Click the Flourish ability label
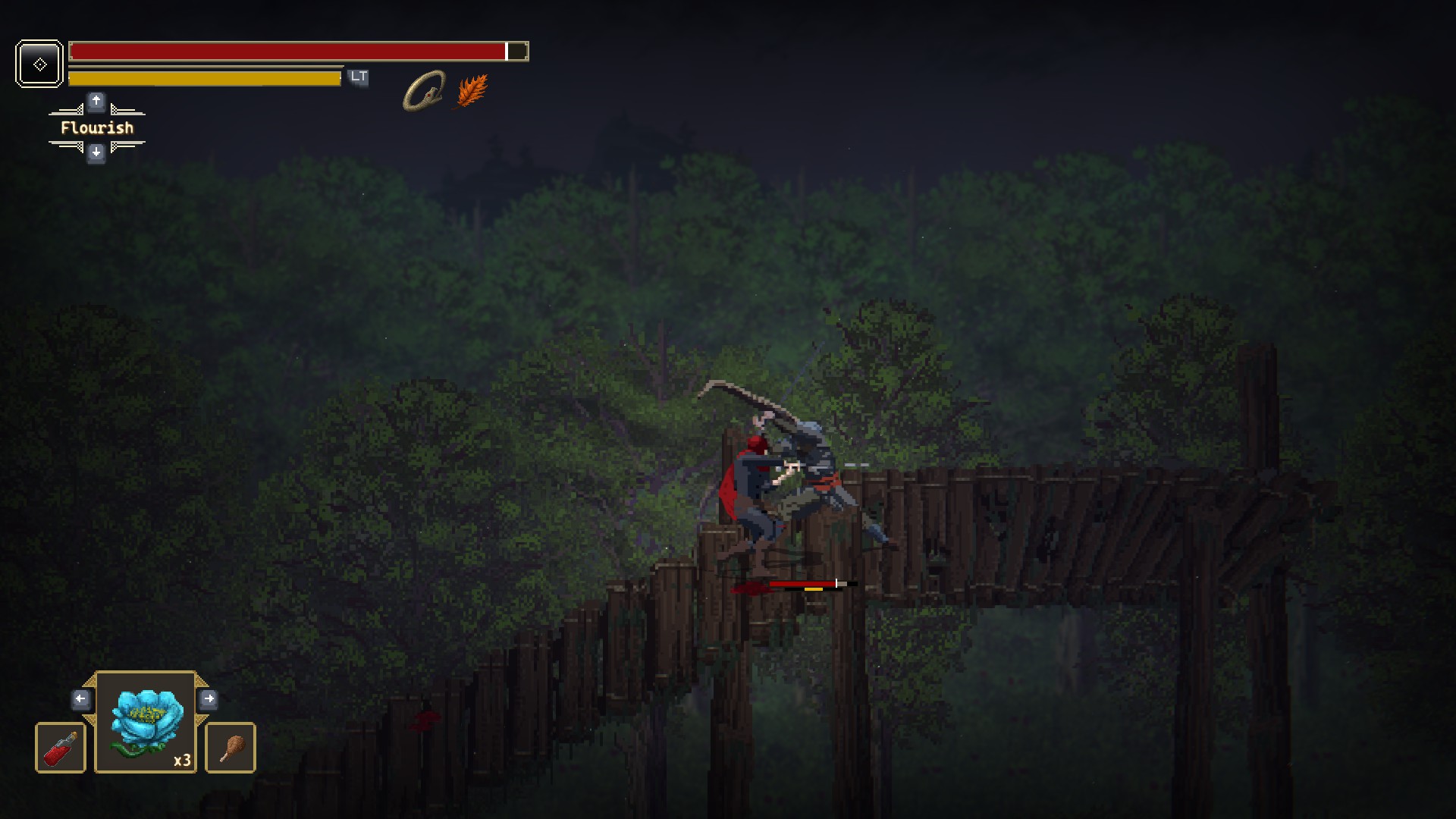The height and width of the screenshot is (819, 1456). pos(97,127)
